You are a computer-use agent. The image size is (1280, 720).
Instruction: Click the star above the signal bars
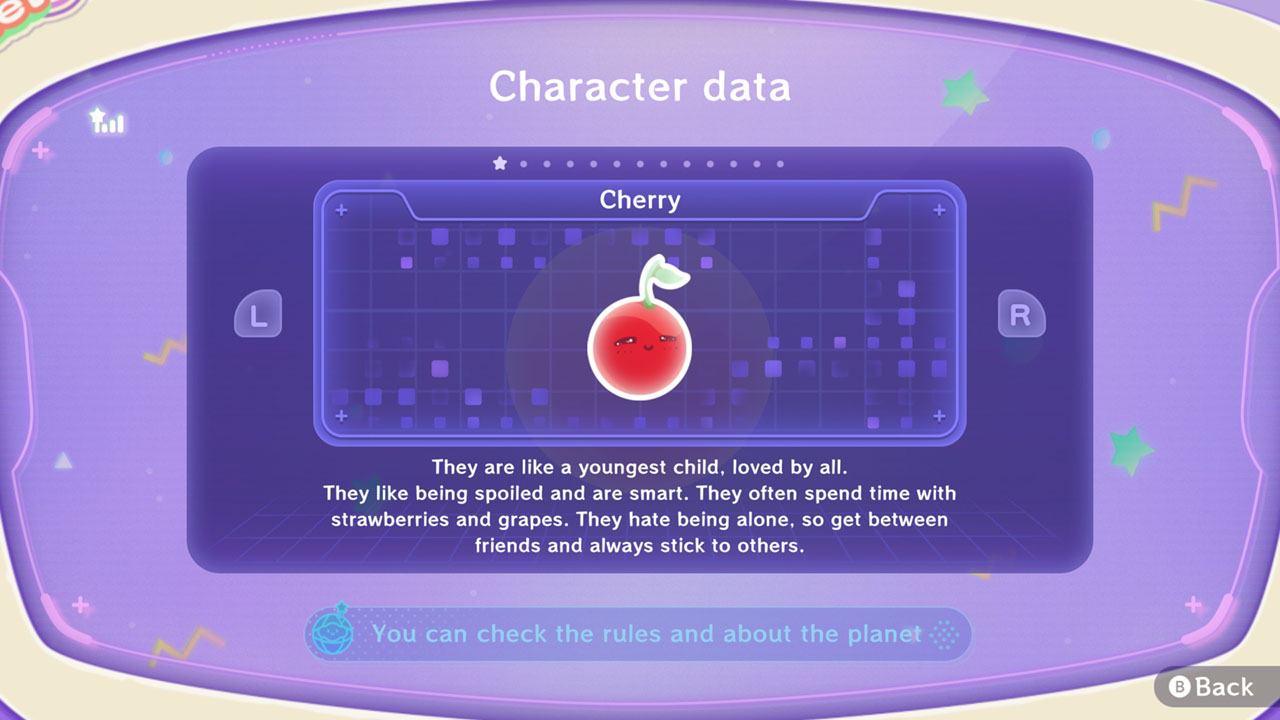point(95,113)
